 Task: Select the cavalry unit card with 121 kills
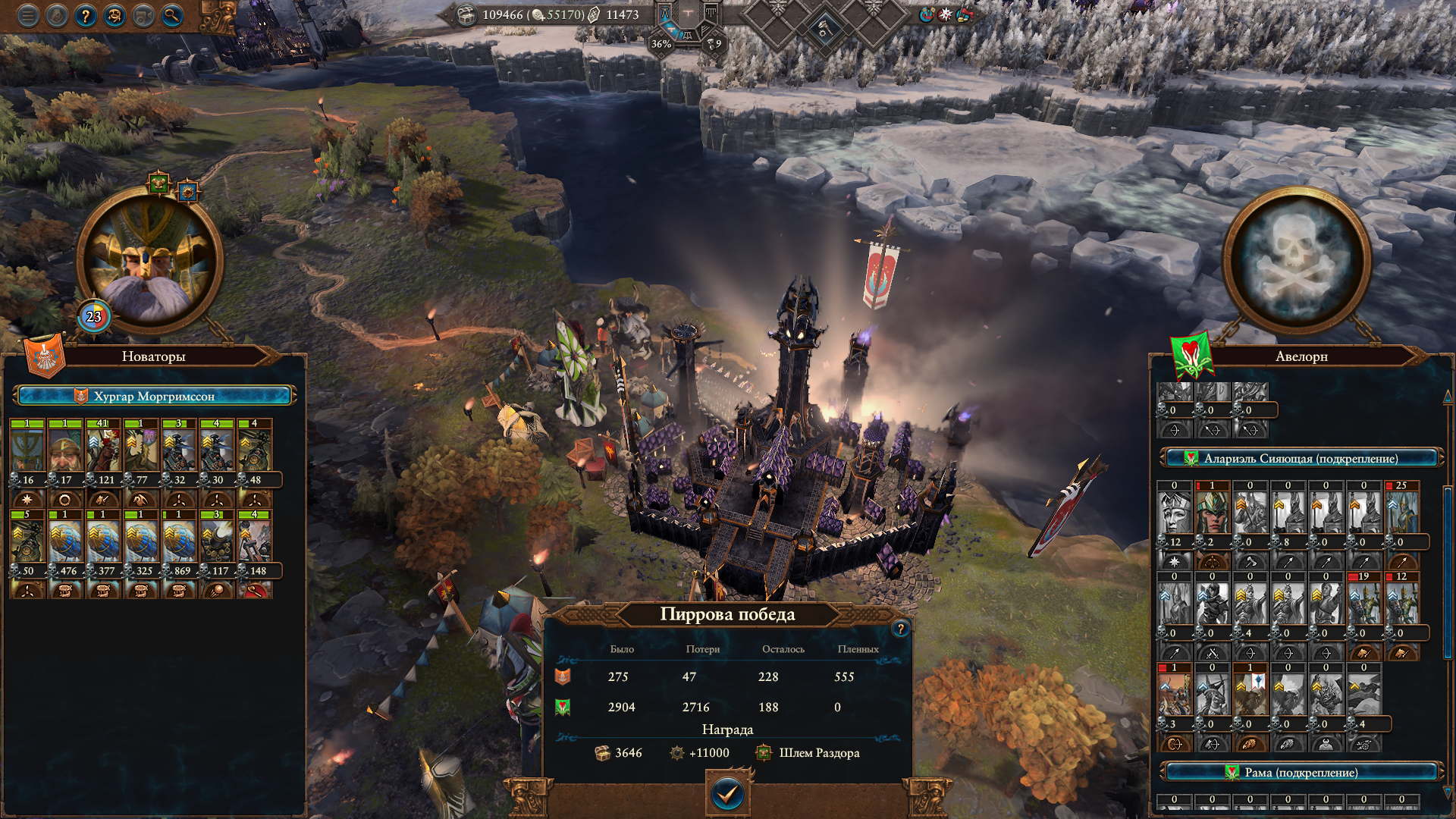(x=103, y=448)
